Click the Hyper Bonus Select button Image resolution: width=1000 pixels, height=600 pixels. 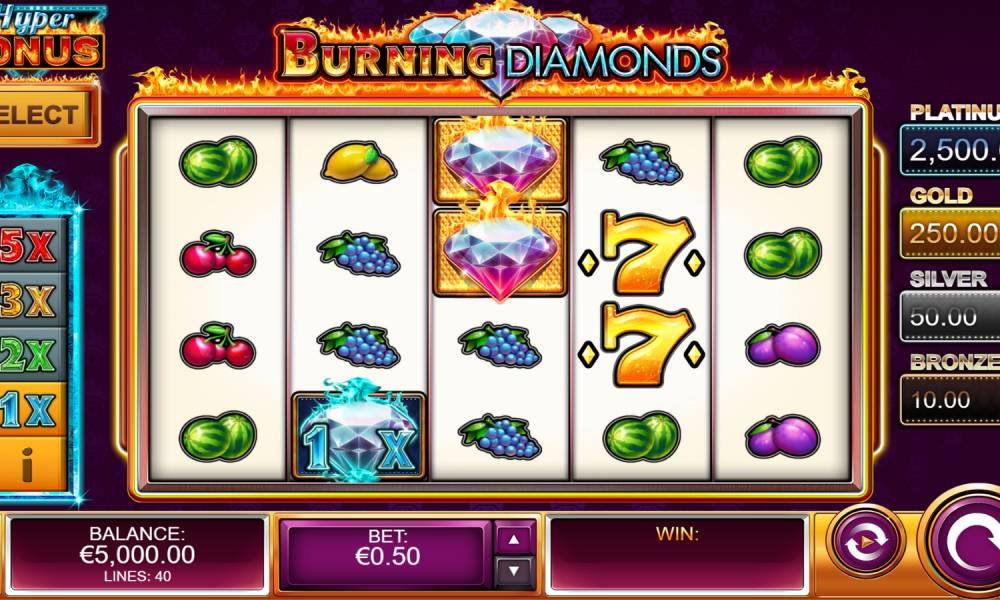[x=42, y=114]
